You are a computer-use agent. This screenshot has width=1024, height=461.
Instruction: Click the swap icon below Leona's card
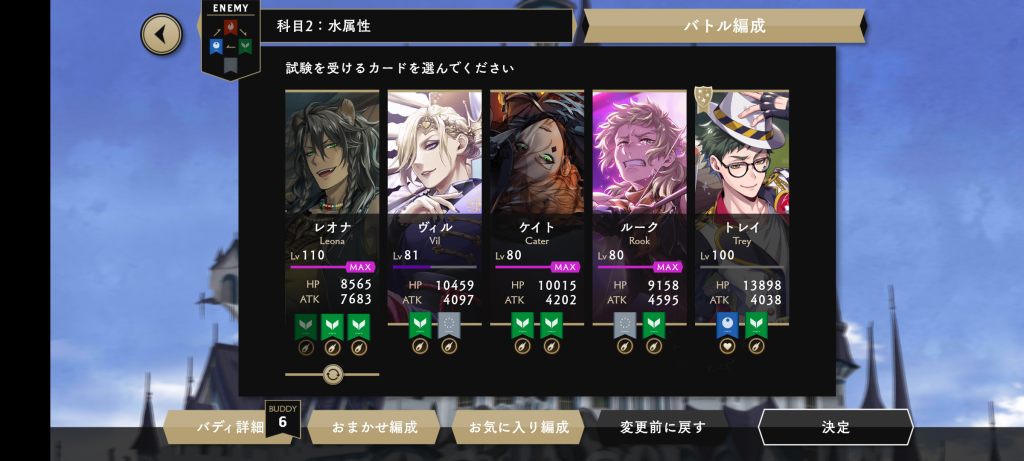click(x=333, y=374)
